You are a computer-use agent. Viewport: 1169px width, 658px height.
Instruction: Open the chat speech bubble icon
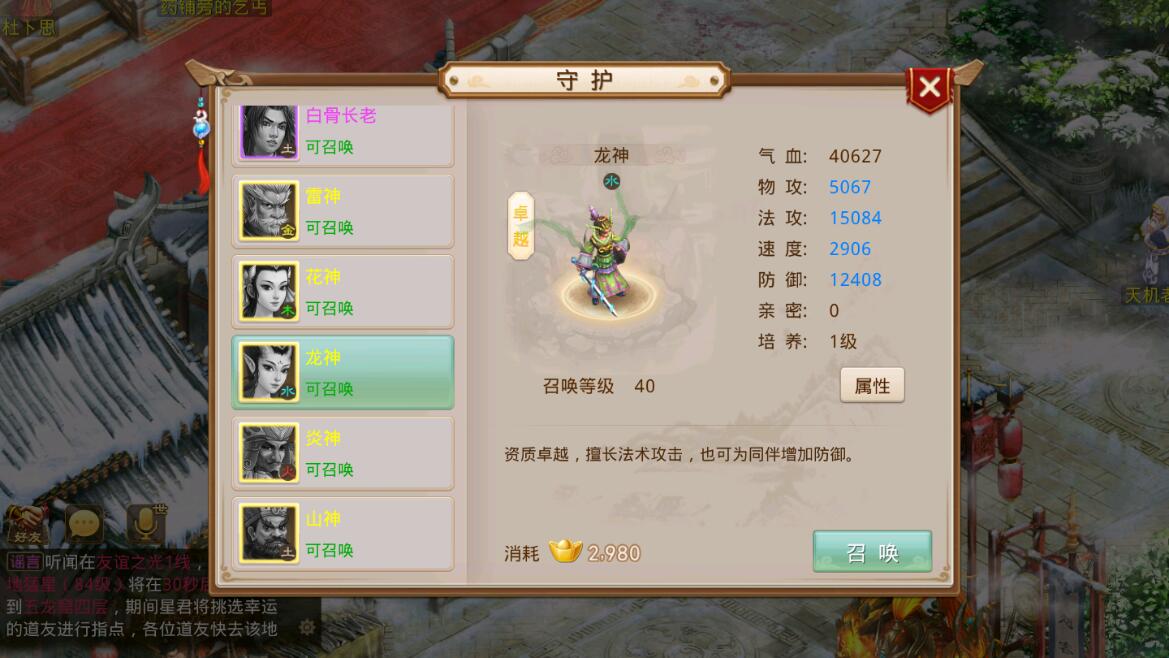85,522
